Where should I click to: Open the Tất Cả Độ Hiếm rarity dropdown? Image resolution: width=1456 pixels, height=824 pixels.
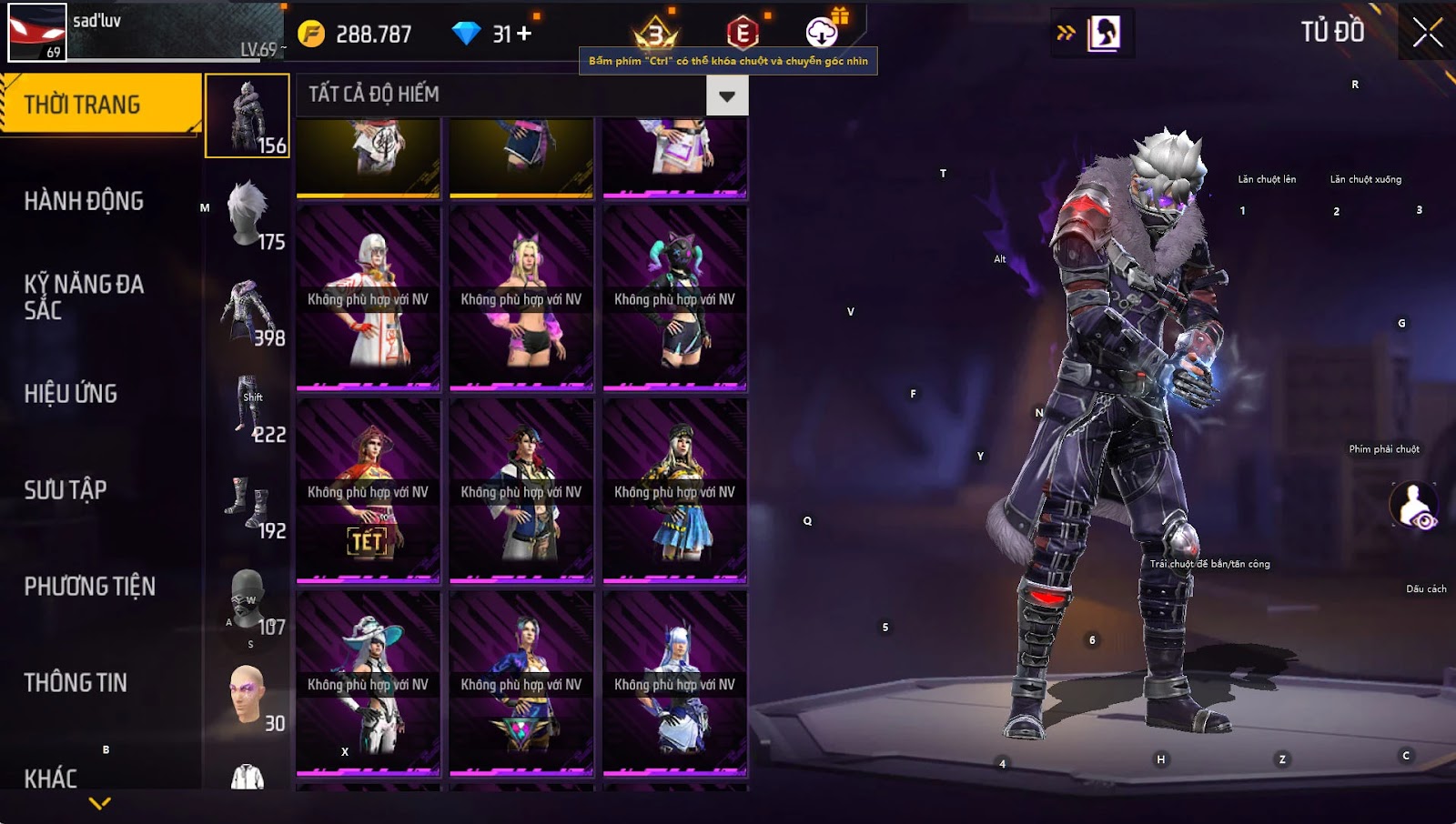(x=726, y=95)
